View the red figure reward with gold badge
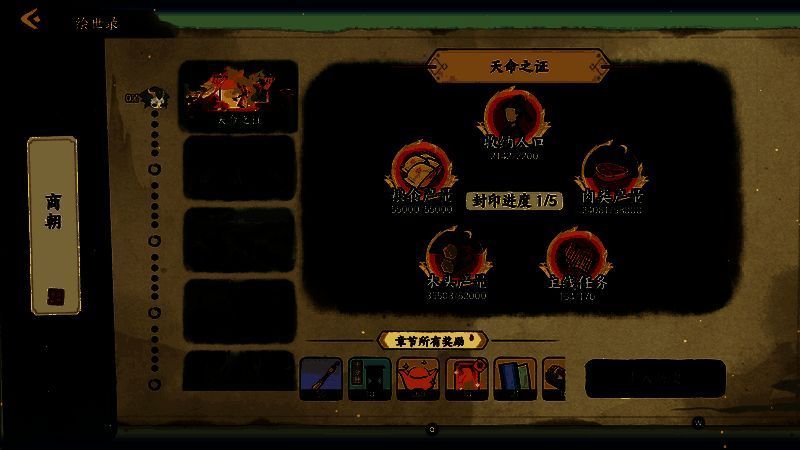The height and width of the screenshot is (450, 800). (466, 379)
